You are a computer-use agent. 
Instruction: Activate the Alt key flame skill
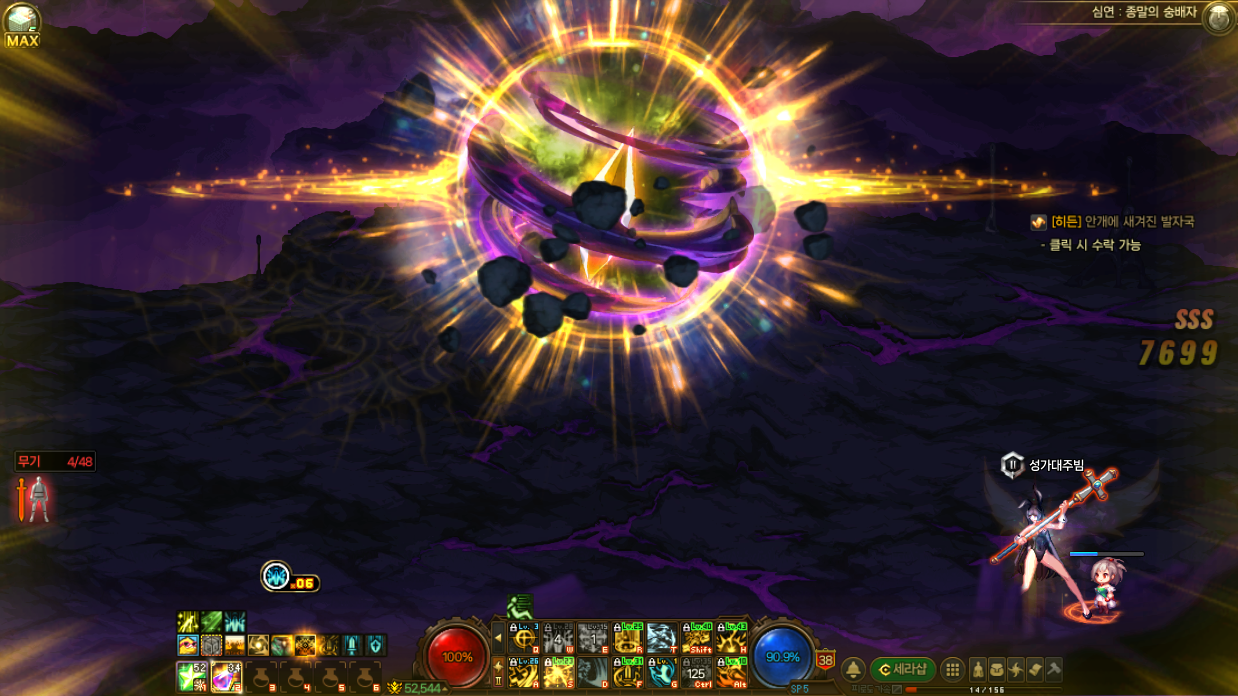(732, 673)
